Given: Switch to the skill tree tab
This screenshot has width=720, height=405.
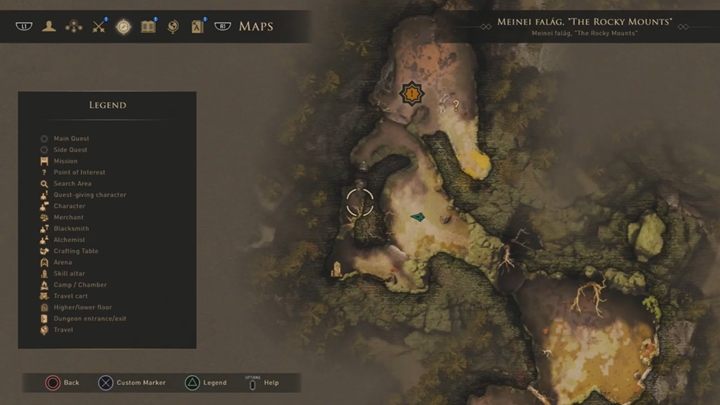Looking at the screenshot, I should tap(73, 26).
